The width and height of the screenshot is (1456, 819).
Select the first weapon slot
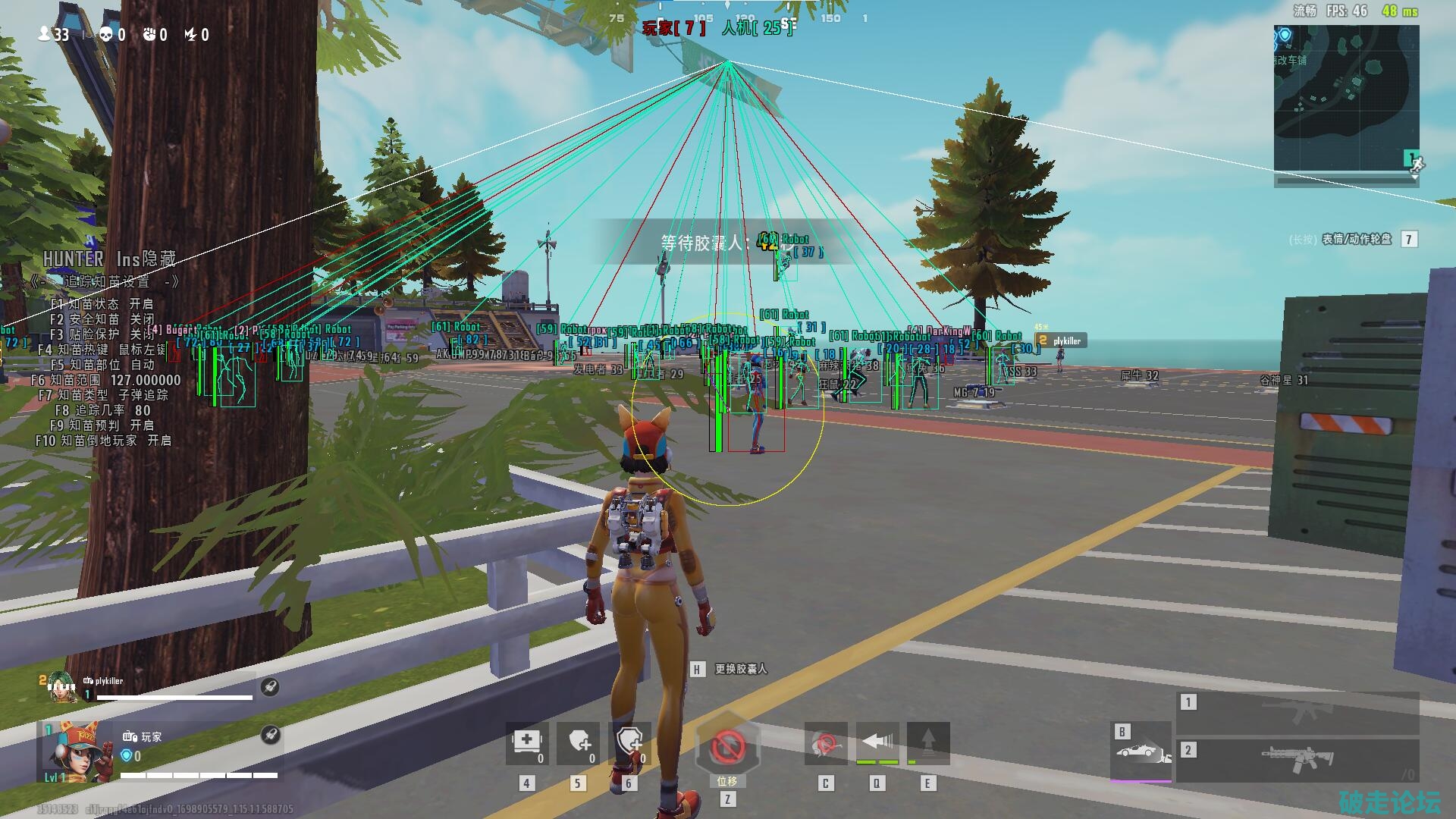1298,712
